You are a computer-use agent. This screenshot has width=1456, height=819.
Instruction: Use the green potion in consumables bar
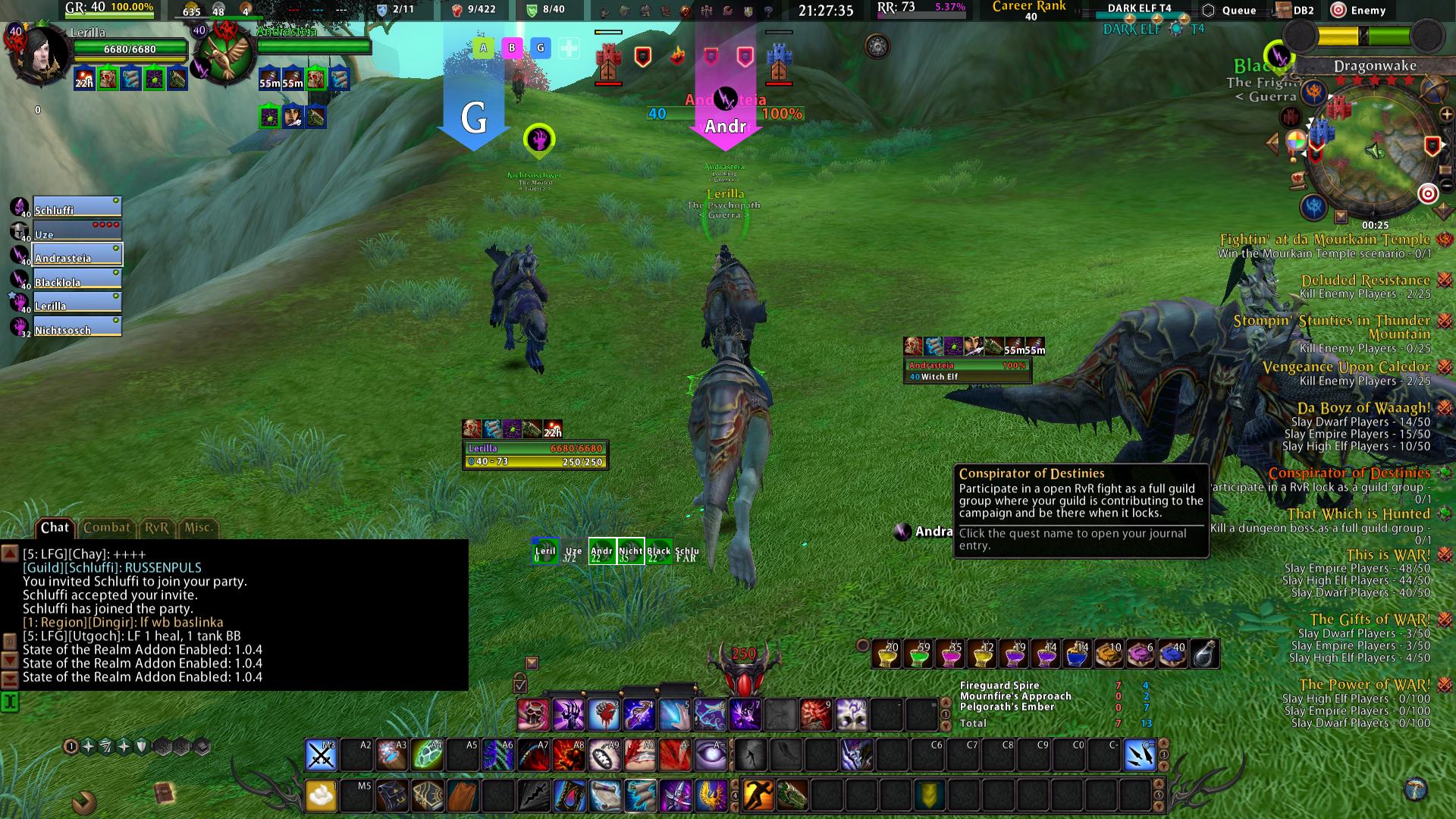[918, 655]
